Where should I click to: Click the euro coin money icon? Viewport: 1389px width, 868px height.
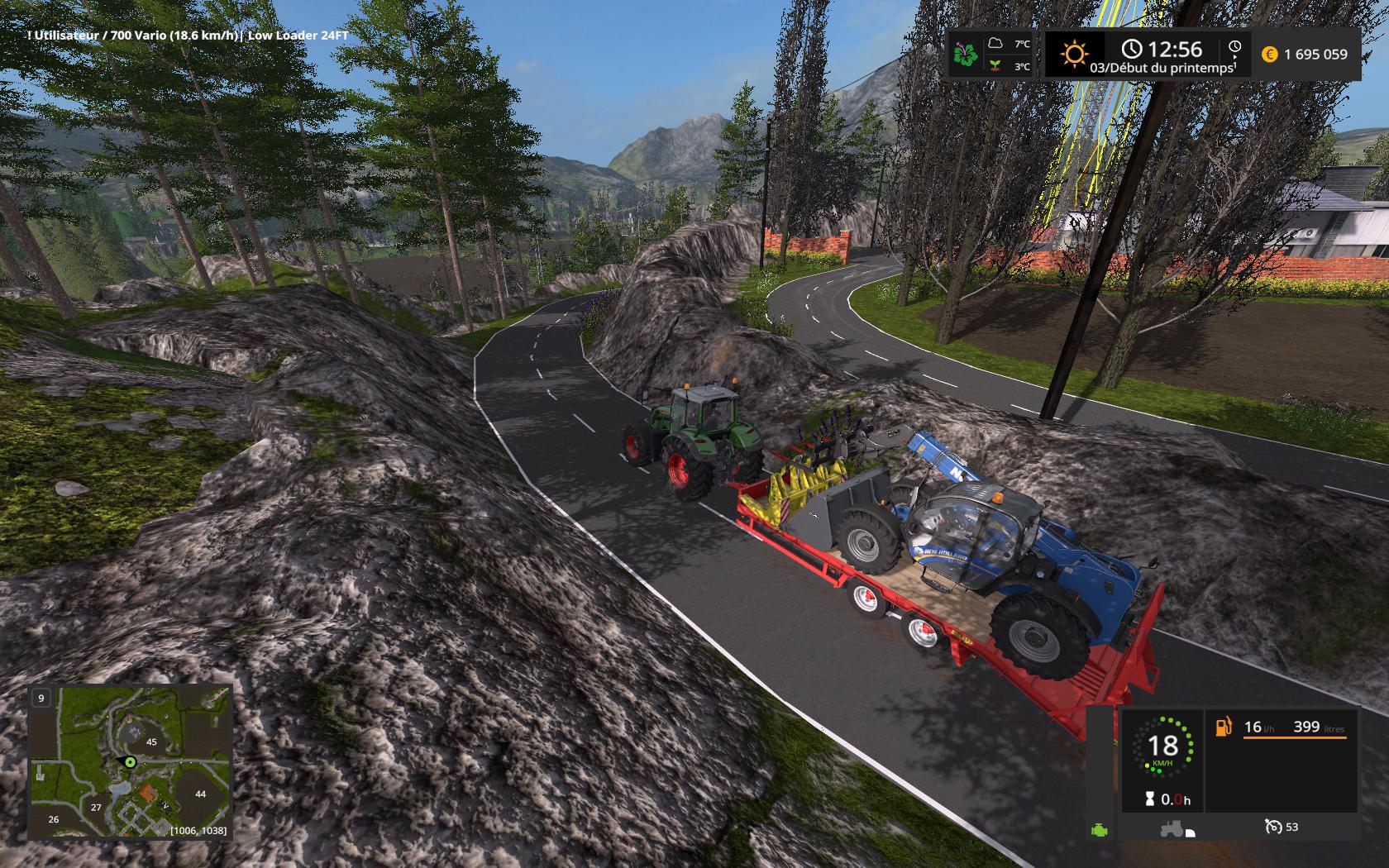(x=1269, y=55)
